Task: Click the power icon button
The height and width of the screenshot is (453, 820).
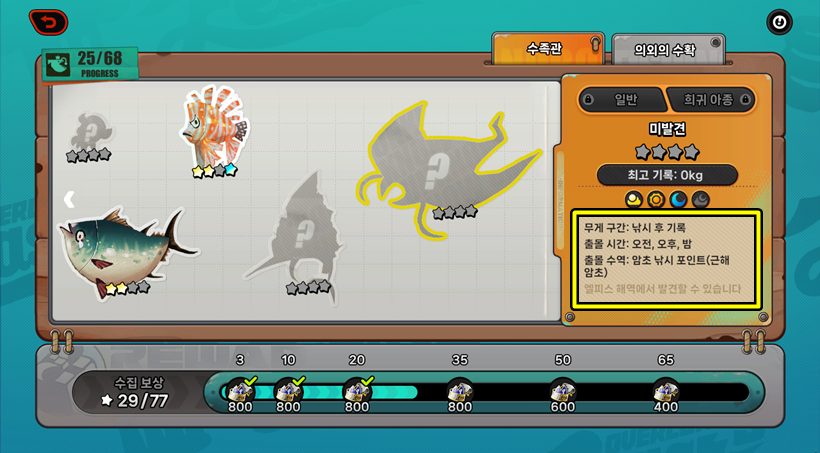Action: pos(778,22)
